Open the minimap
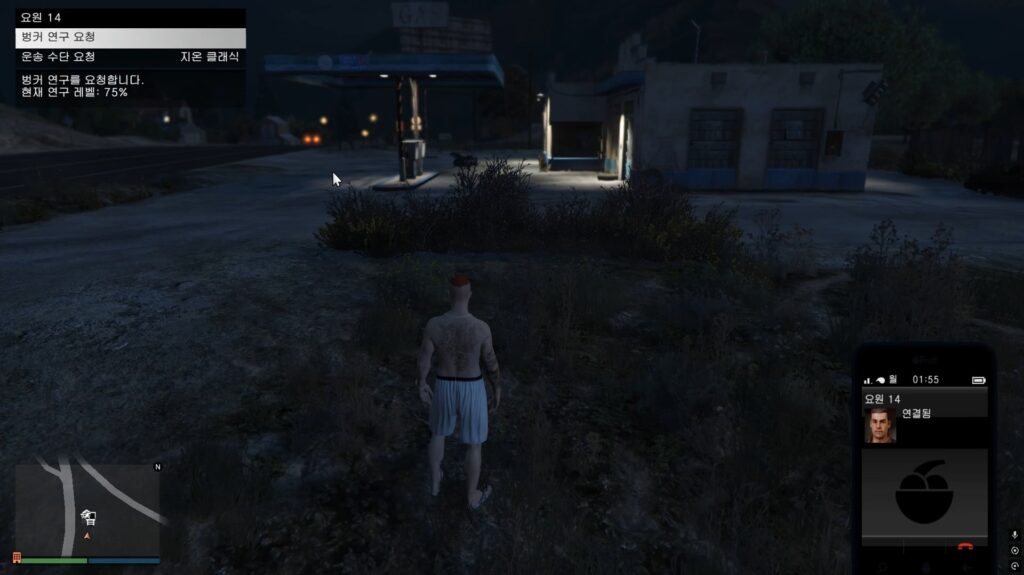Screen dimensions: 1024x575 click(87, 508)
